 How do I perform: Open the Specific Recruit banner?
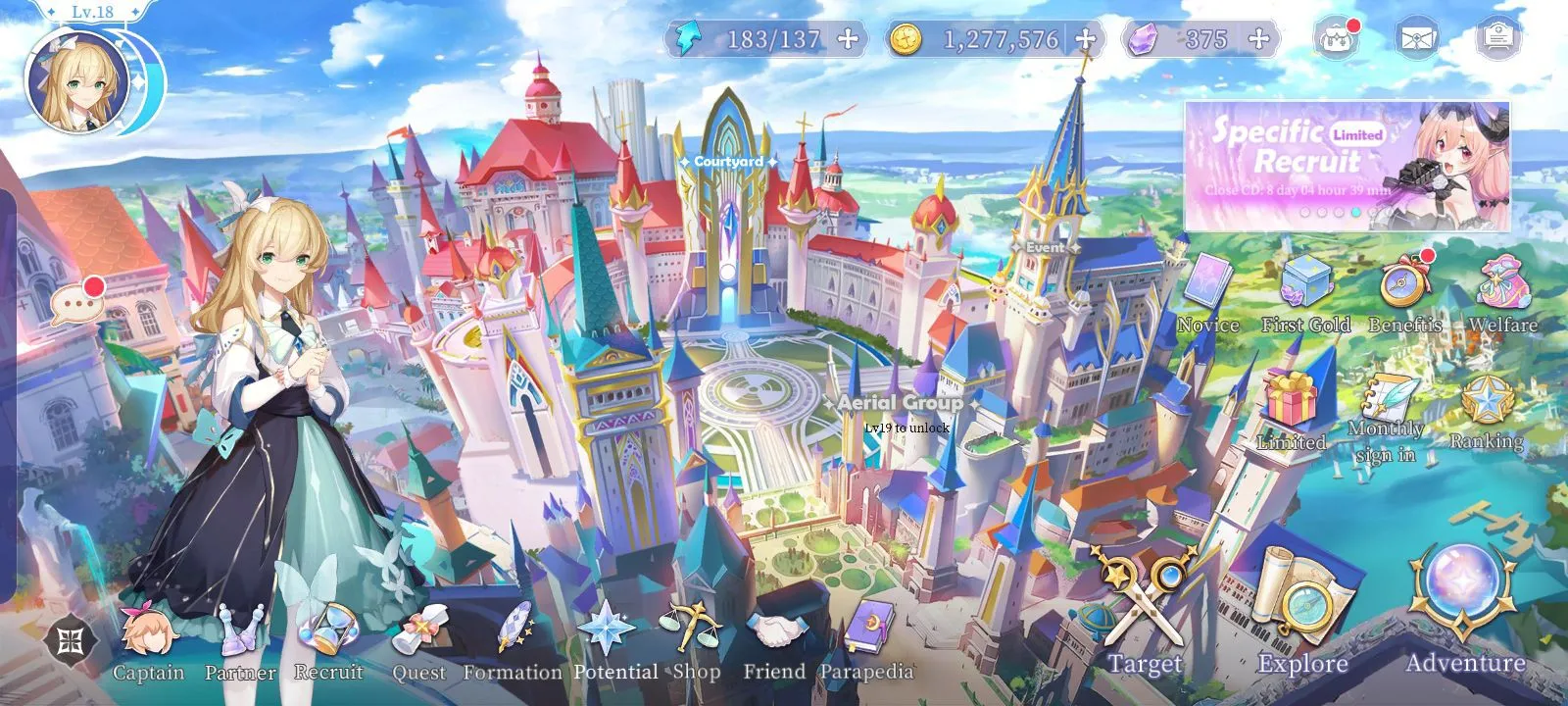click(1347, 165)
